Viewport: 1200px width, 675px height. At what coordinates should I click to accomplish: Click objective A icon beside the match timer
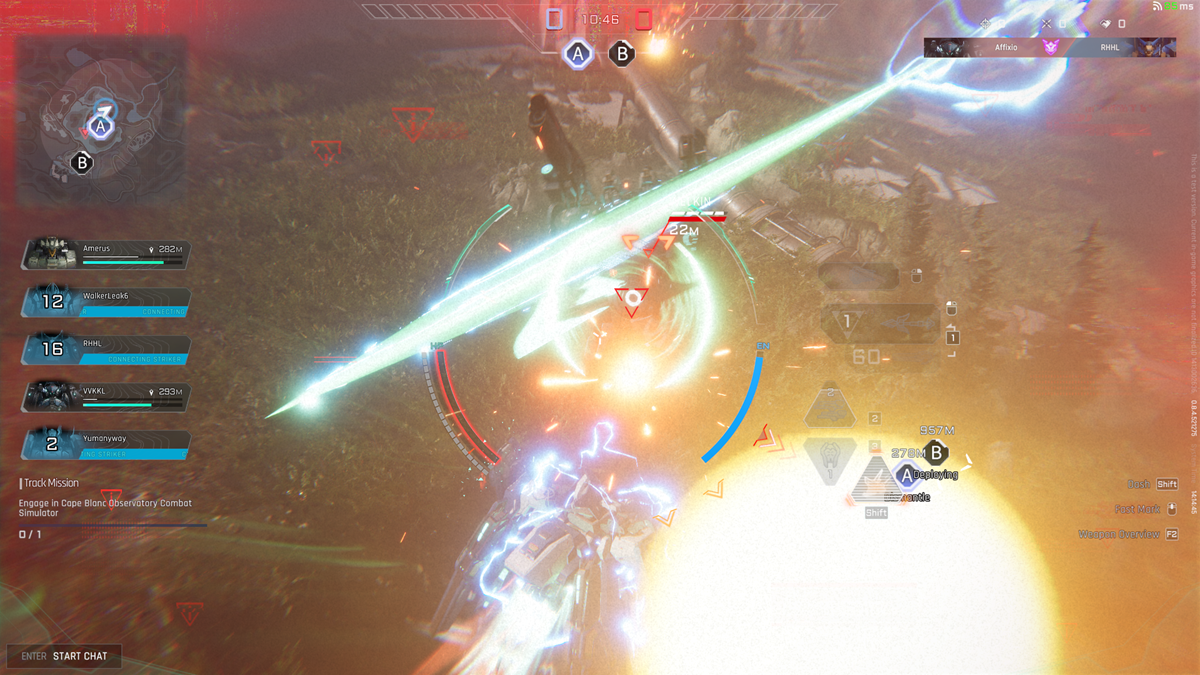577,54
